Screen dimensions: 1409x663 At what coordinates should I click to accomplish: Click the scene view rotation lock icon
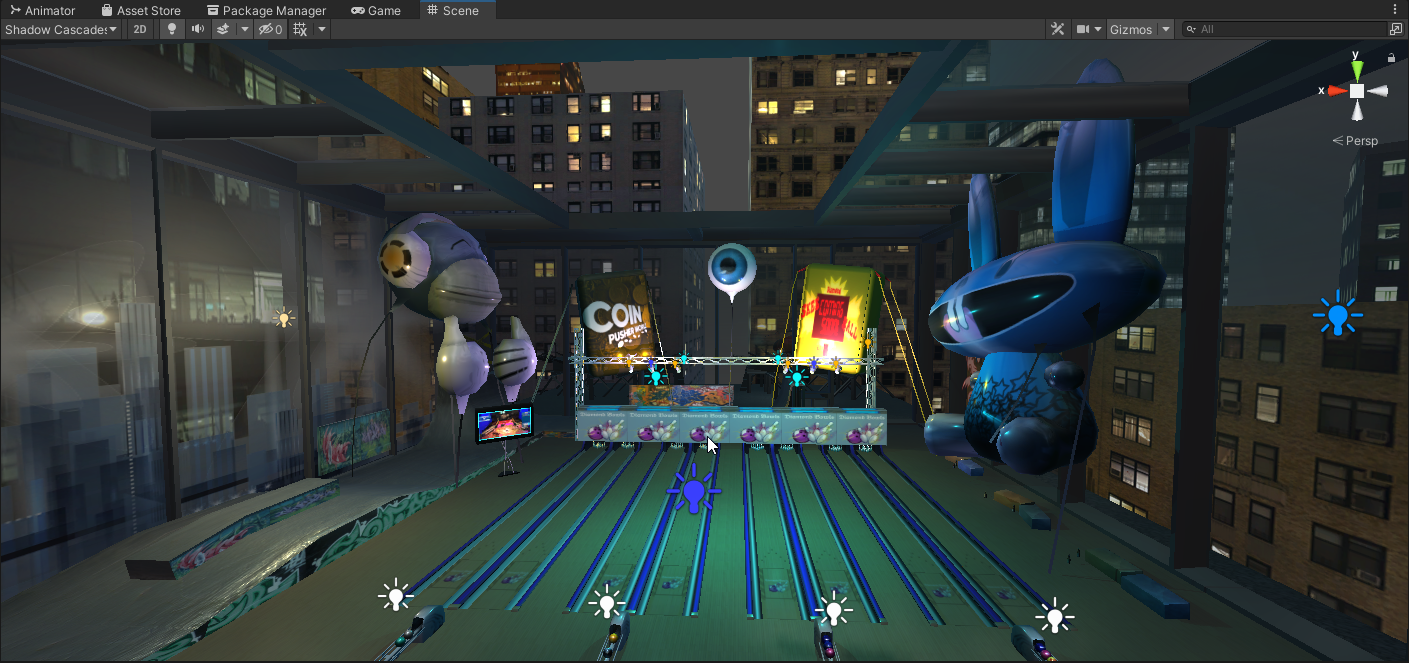point(1391,58)
